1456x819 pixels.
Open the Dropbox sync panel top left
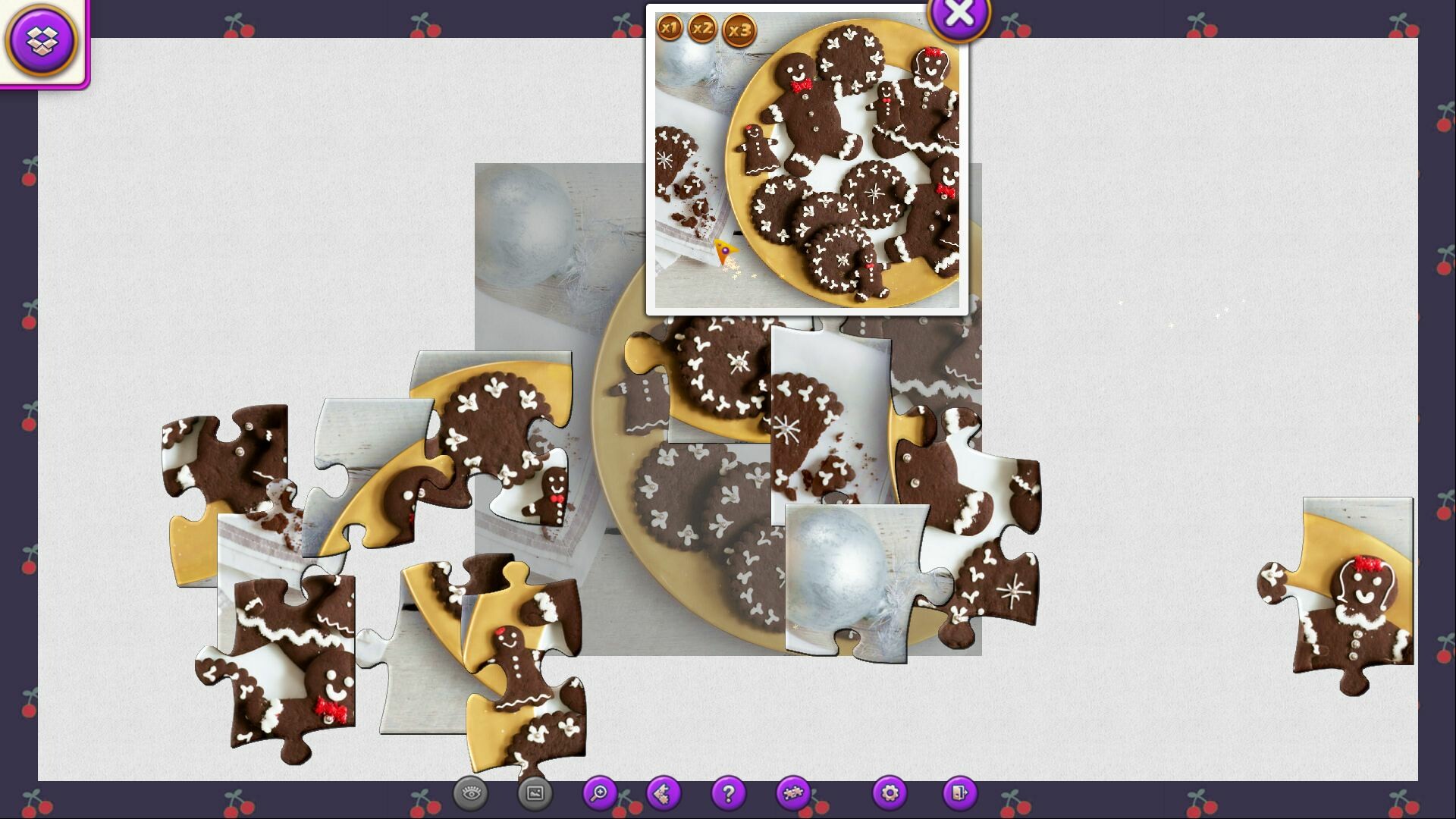[43, 39]
